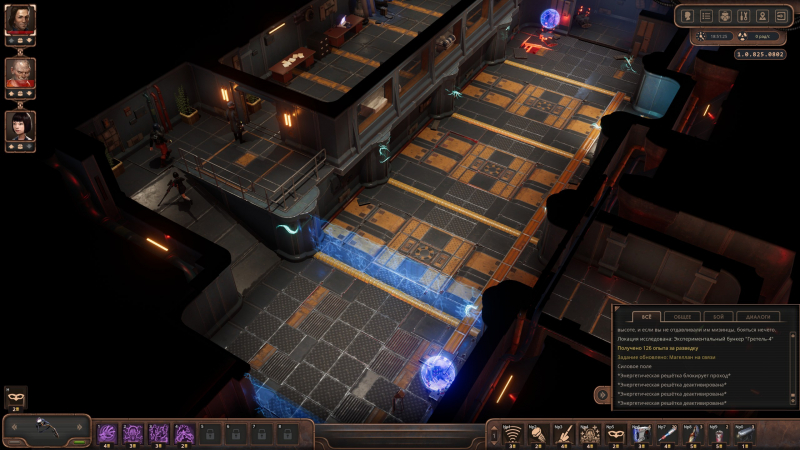Open the crafting tools menu
This screenshot has width=800, height=450.
coord(744,16)
